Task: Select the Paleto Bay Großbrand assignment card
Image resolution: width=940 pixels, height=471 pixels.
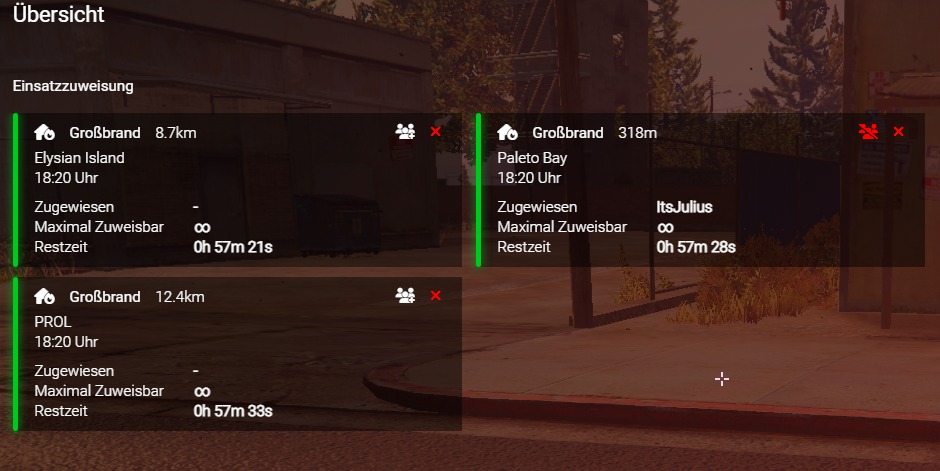Action: pyautogui.click(x=700, y=190)
